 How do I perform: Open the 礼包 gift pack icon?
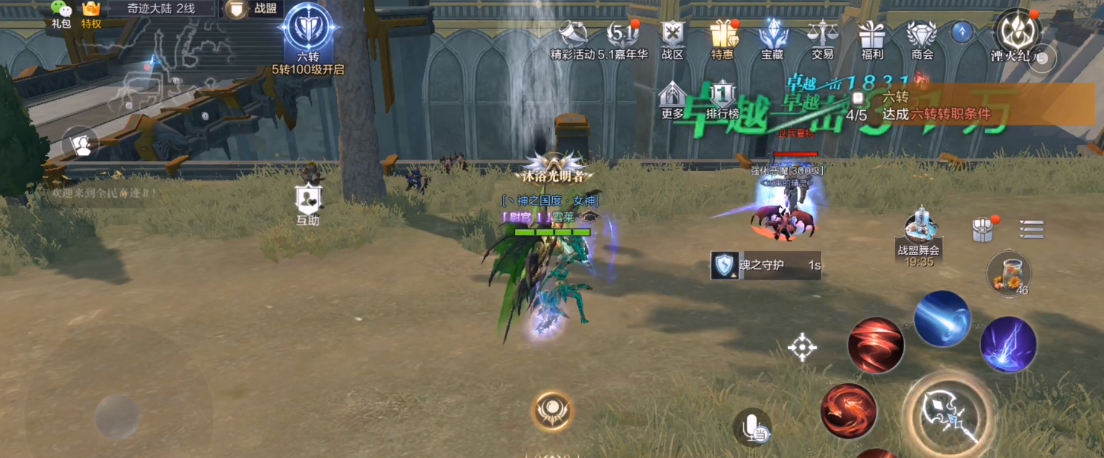(62, 10)
